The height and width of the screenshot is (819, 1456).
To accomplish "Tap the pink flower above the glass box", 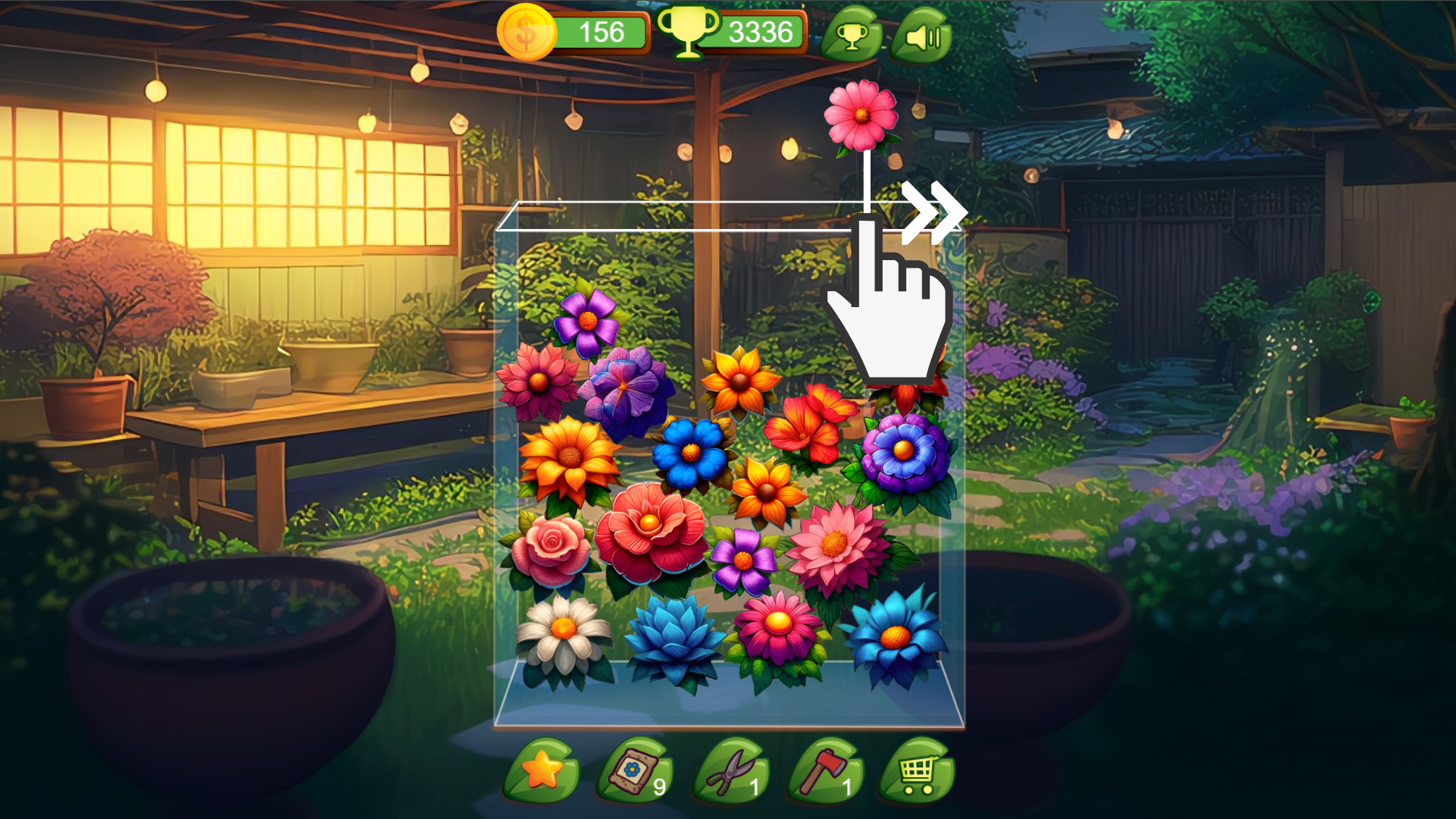I will [863, 116].
